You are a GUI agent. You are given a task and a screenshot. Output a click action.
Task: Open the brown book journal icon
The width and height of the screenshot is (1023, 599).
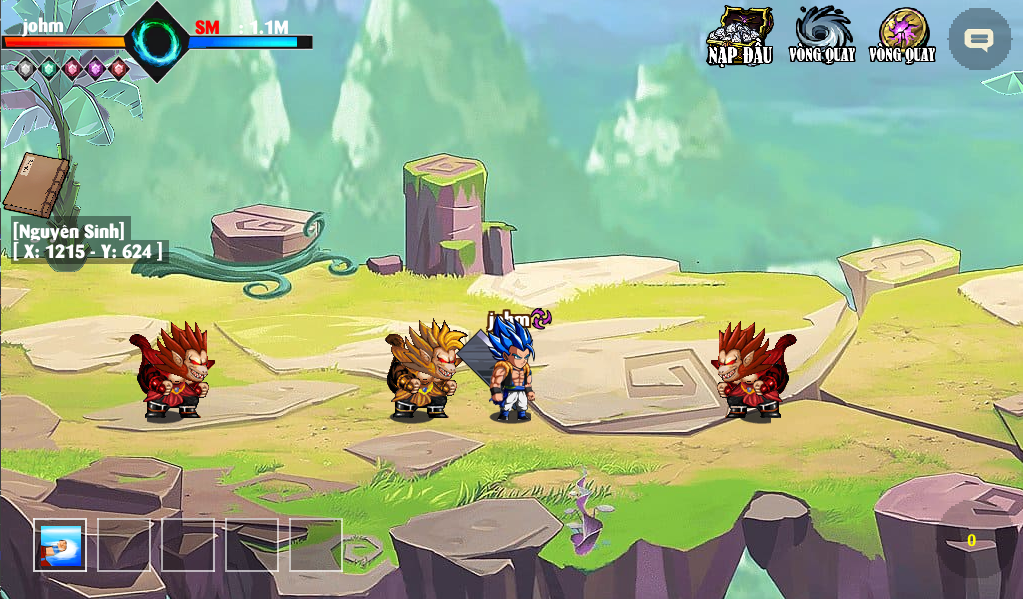click(35, 185)
